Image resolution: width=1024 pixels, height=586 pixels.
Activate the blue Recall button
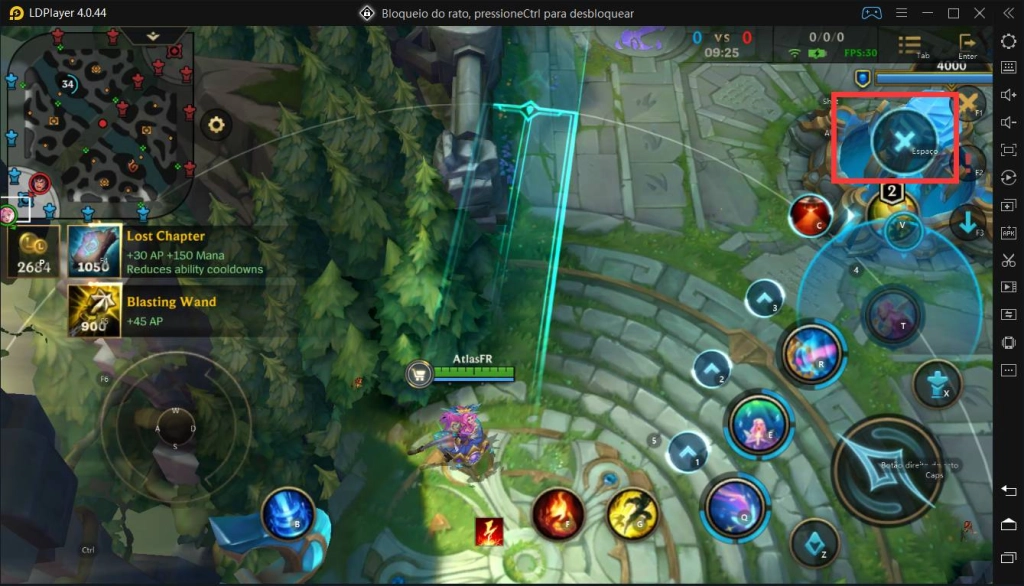pos(287,515)
